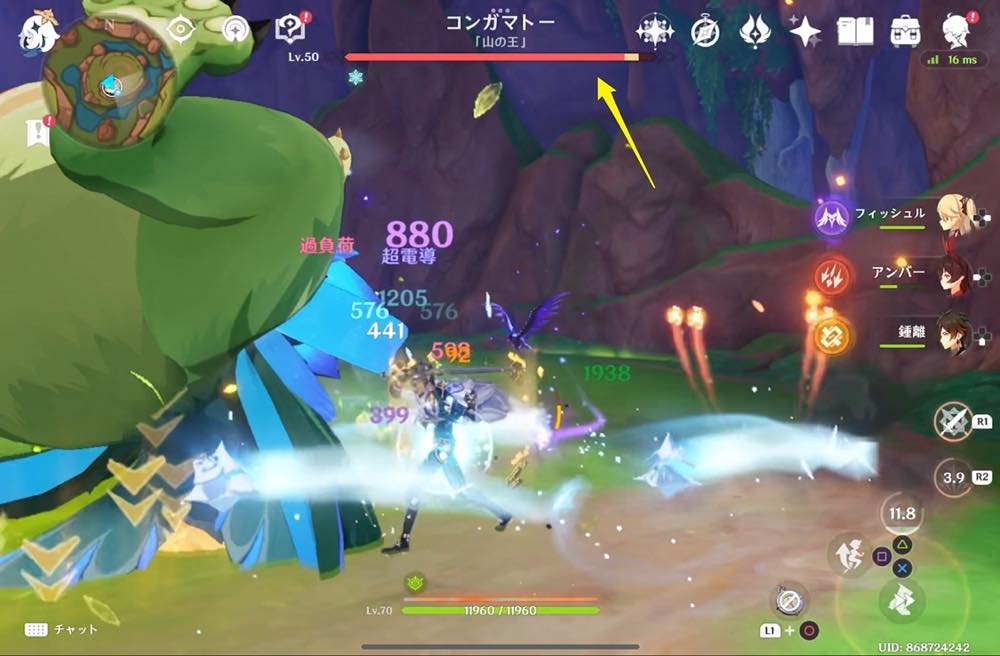Open the four-pointed star Wish icon
Image resolution: width=1000 pixels, height=656 pixels.
pos(803,32)
